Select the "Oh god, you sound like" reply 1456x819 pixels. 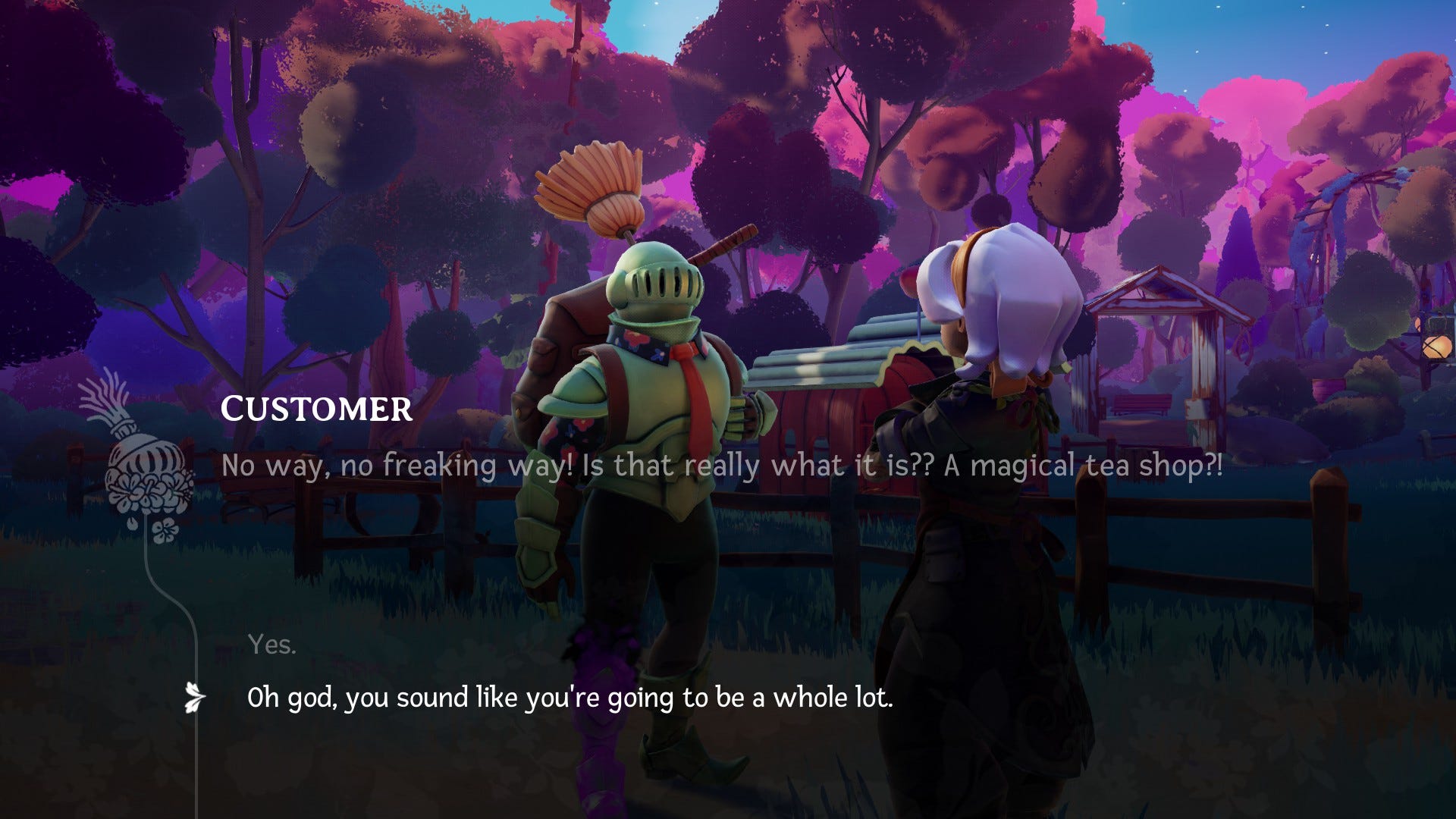pos(570,698)
